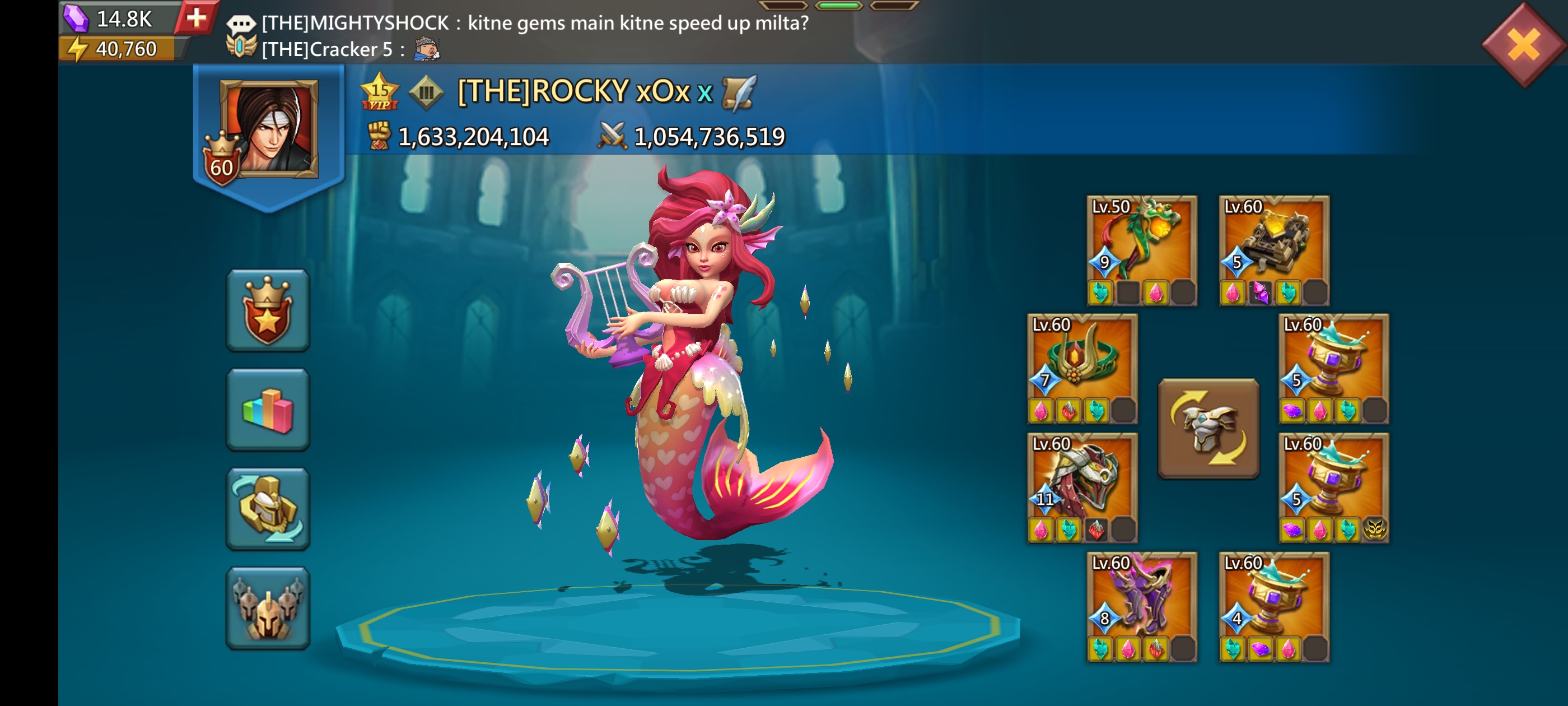This screenshot has width=1568, height=706.
Task: Select the Lv.60 purple boots slot
Action: 1141,606
